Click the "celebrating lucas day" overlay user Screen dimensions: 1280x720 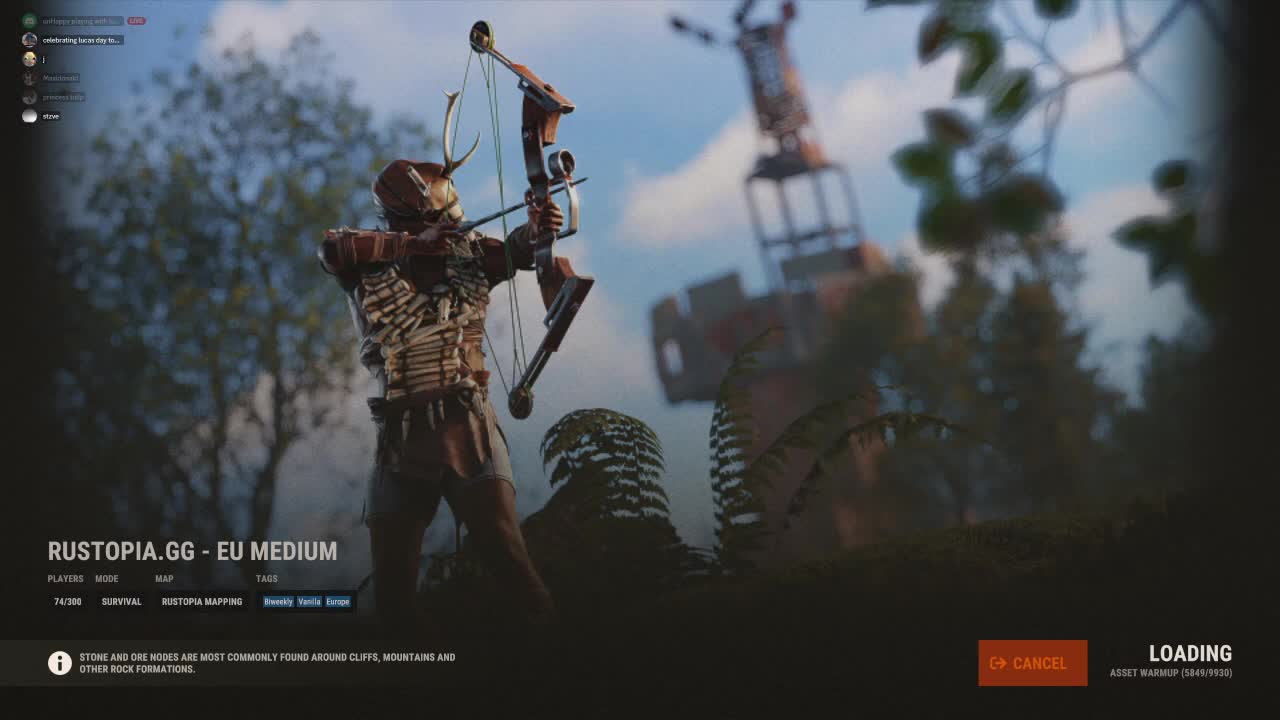pyautogui.click(x=80, y=40)
